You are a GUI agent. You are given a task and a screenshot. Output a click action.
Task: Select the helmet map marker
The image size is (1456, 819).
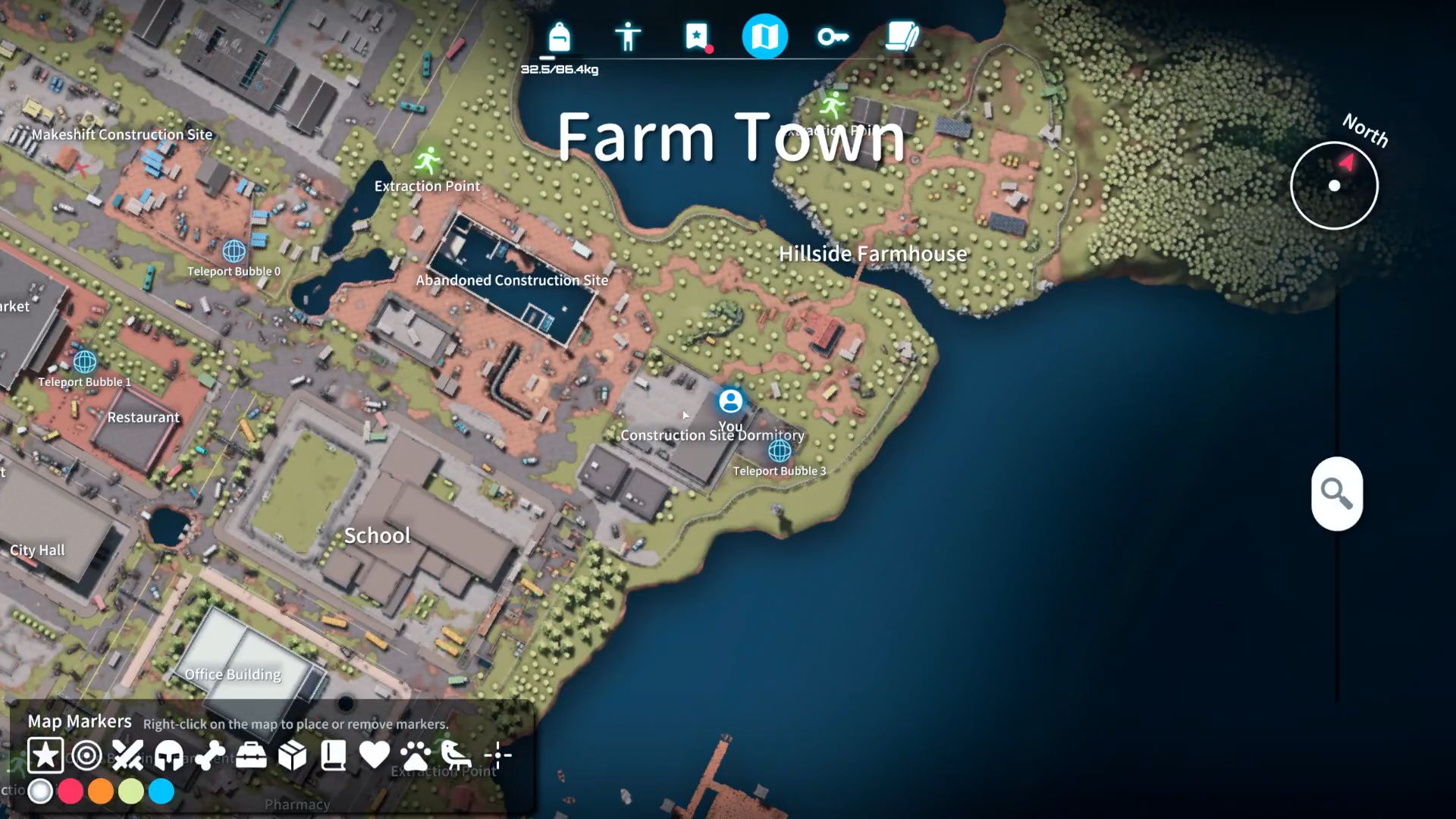click(169, 755)
